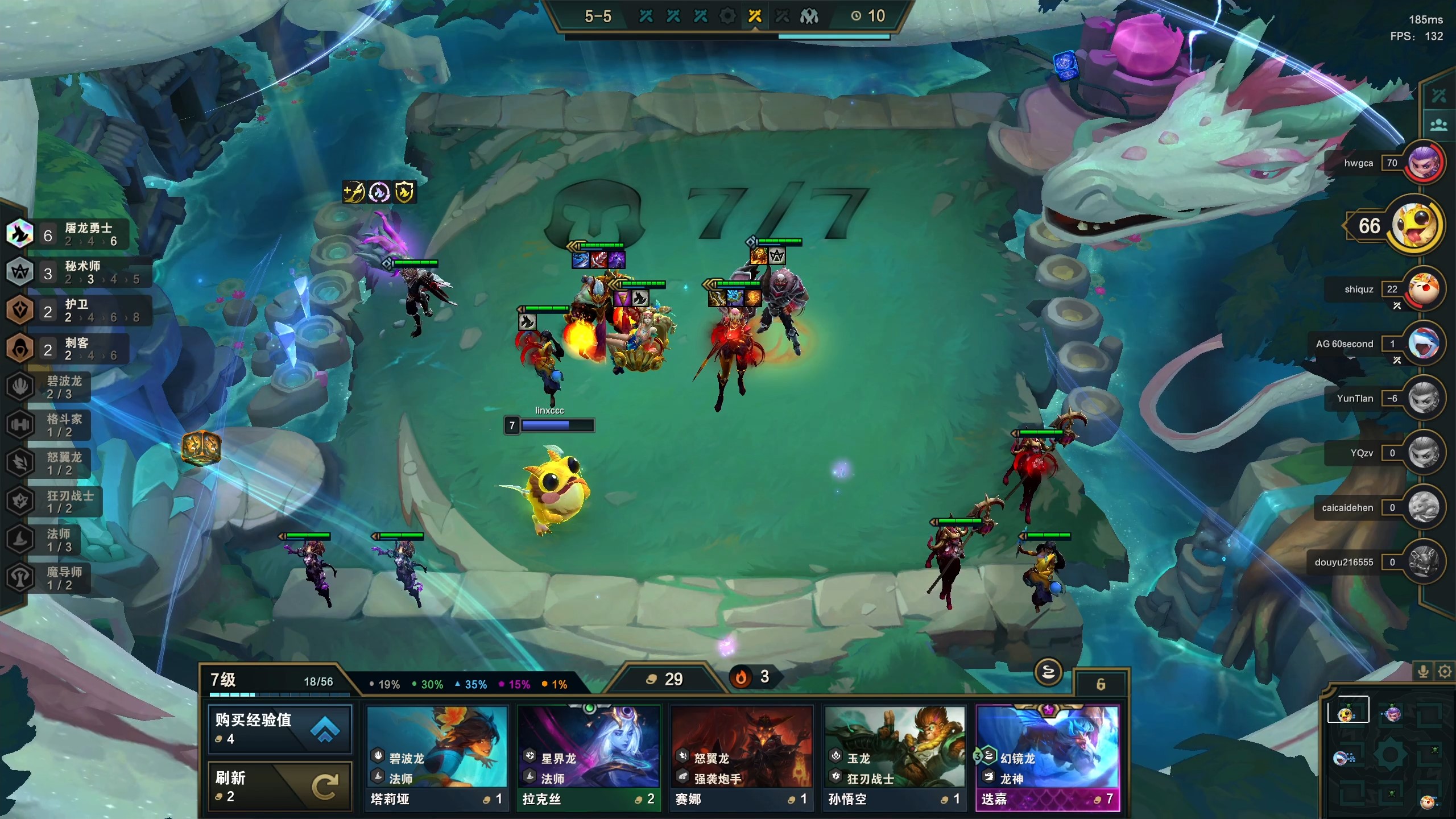Buy the 赛娜 shop card
Screen dimensions: 1456x819
pyautogui.click(x=742, y=758)
